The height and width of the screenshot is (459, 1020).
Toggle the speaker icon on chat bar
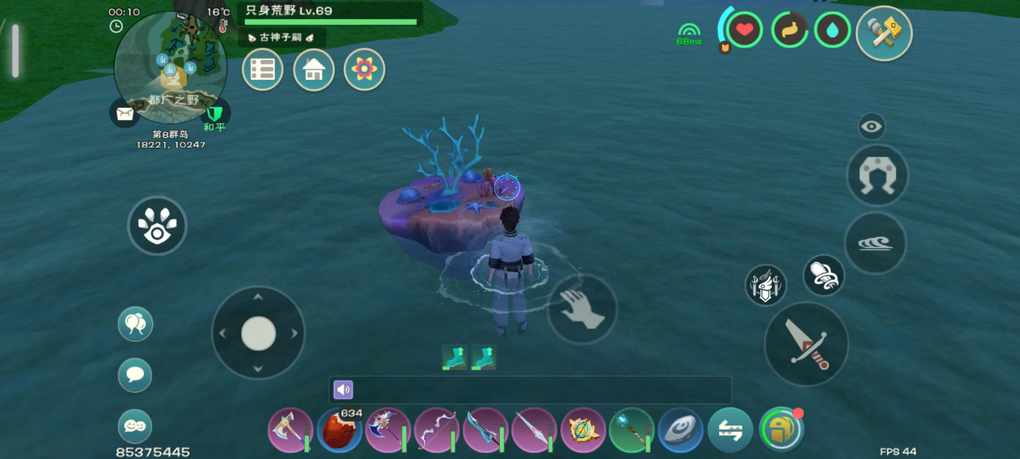click(343, 390)
